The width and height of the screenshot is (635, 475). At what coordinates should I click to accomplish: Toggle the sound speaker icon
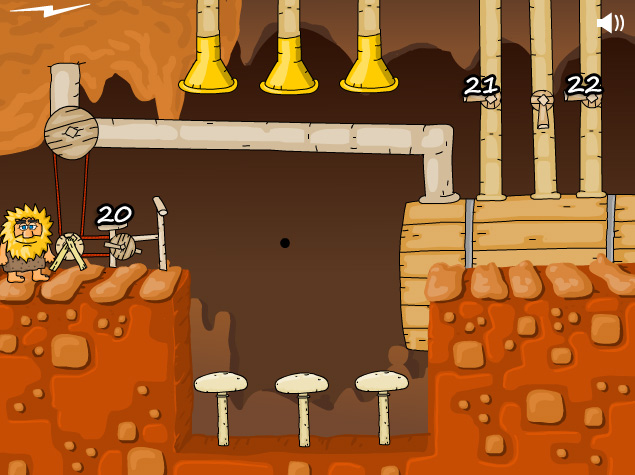(609, 22)
